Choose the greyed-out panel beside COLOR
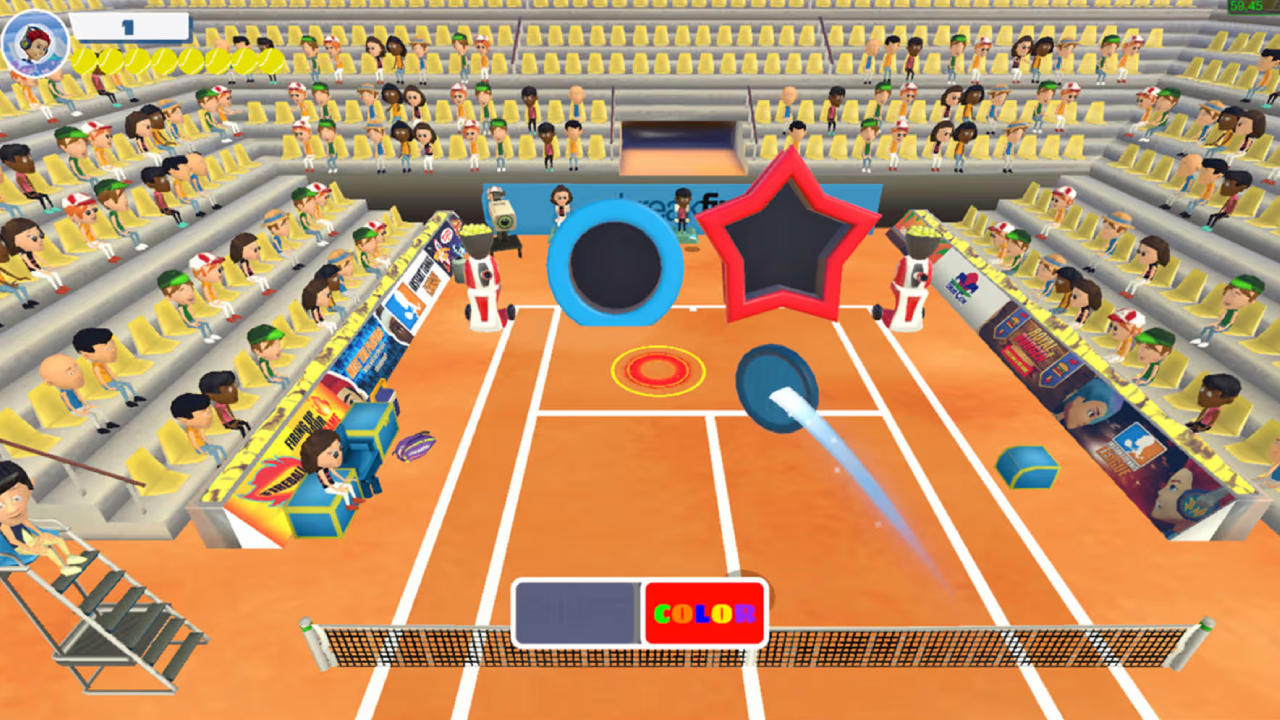Screen dimensions: 1280x720 coord(577,613)
